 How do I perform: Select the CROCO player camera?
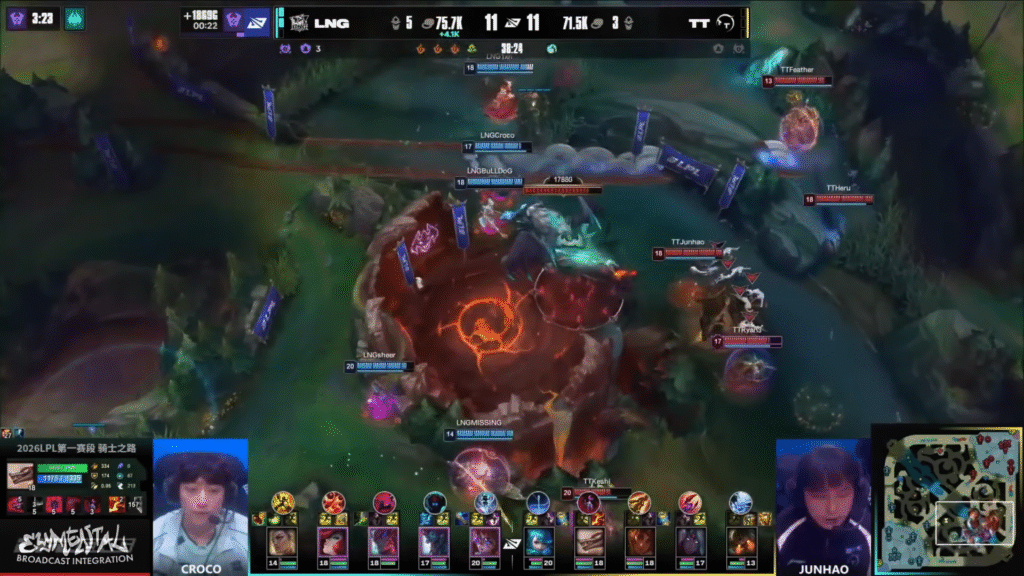click(x=200, y=505)
